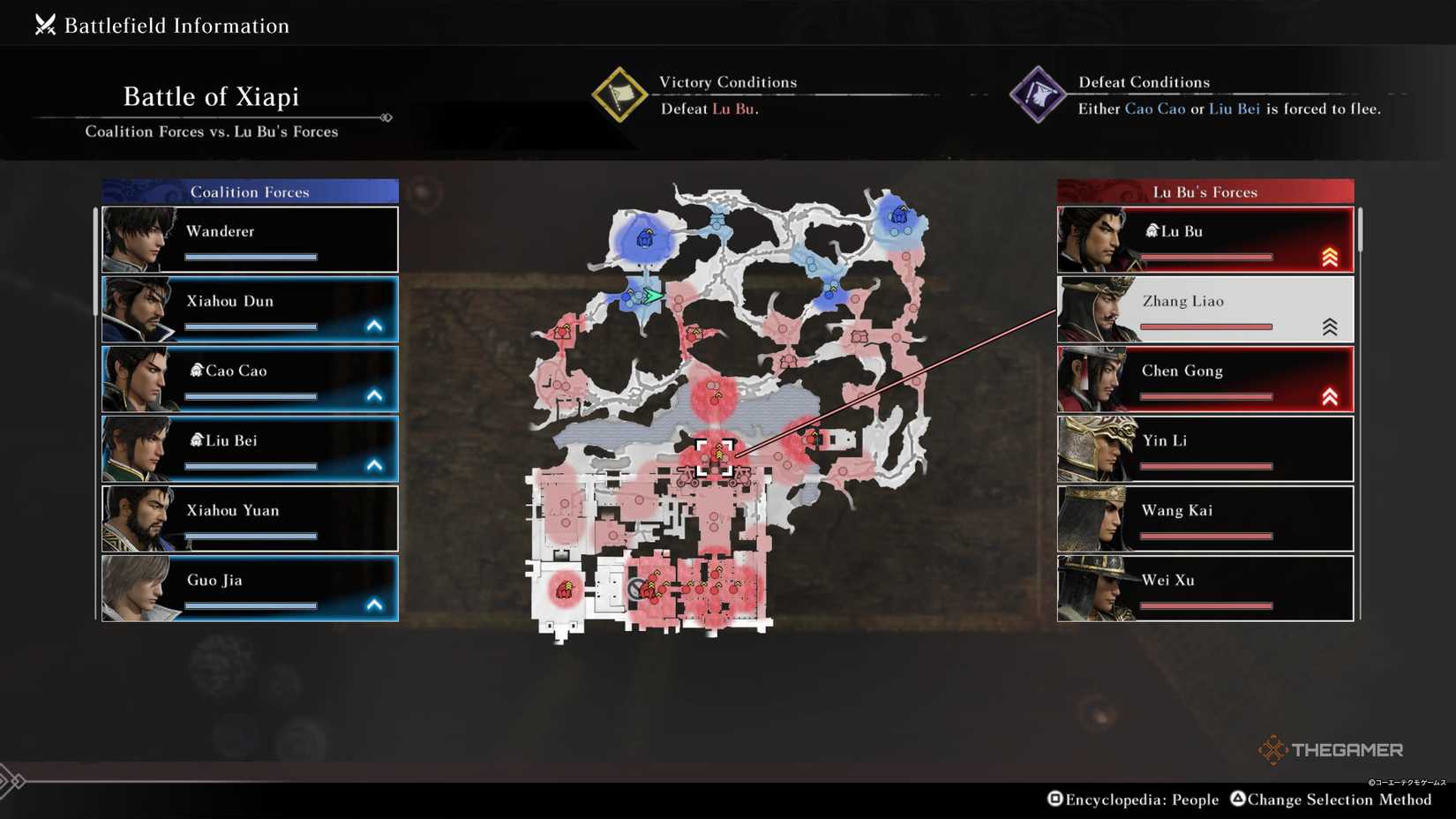
Task: Click the red fortress icon in the bottom-left courtyard
Action: (x=567, y=589)
